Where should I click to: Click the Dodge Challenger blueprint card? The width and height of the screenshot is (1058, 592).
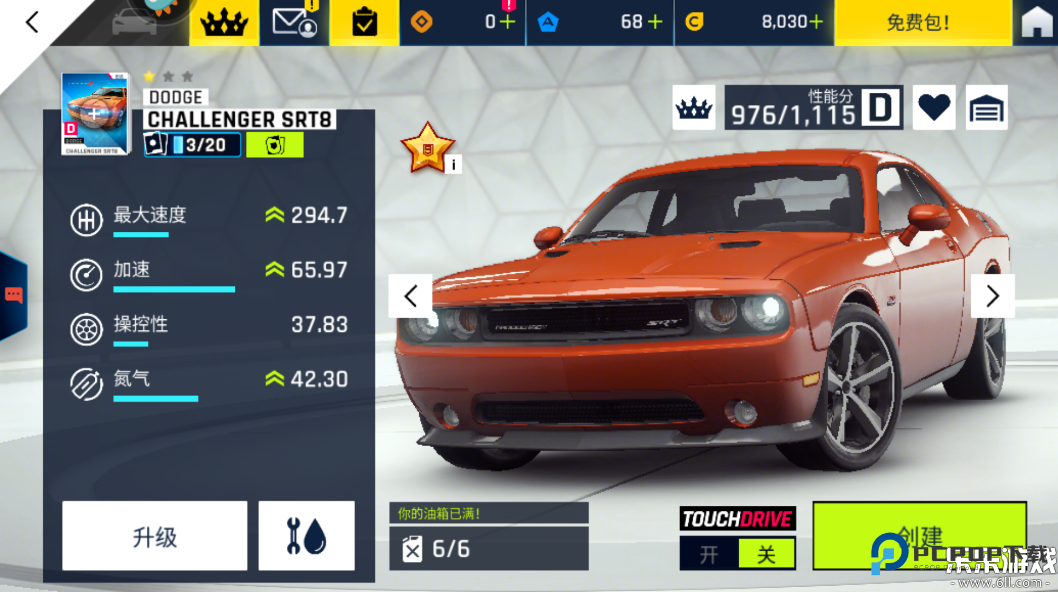pos(97,113)
